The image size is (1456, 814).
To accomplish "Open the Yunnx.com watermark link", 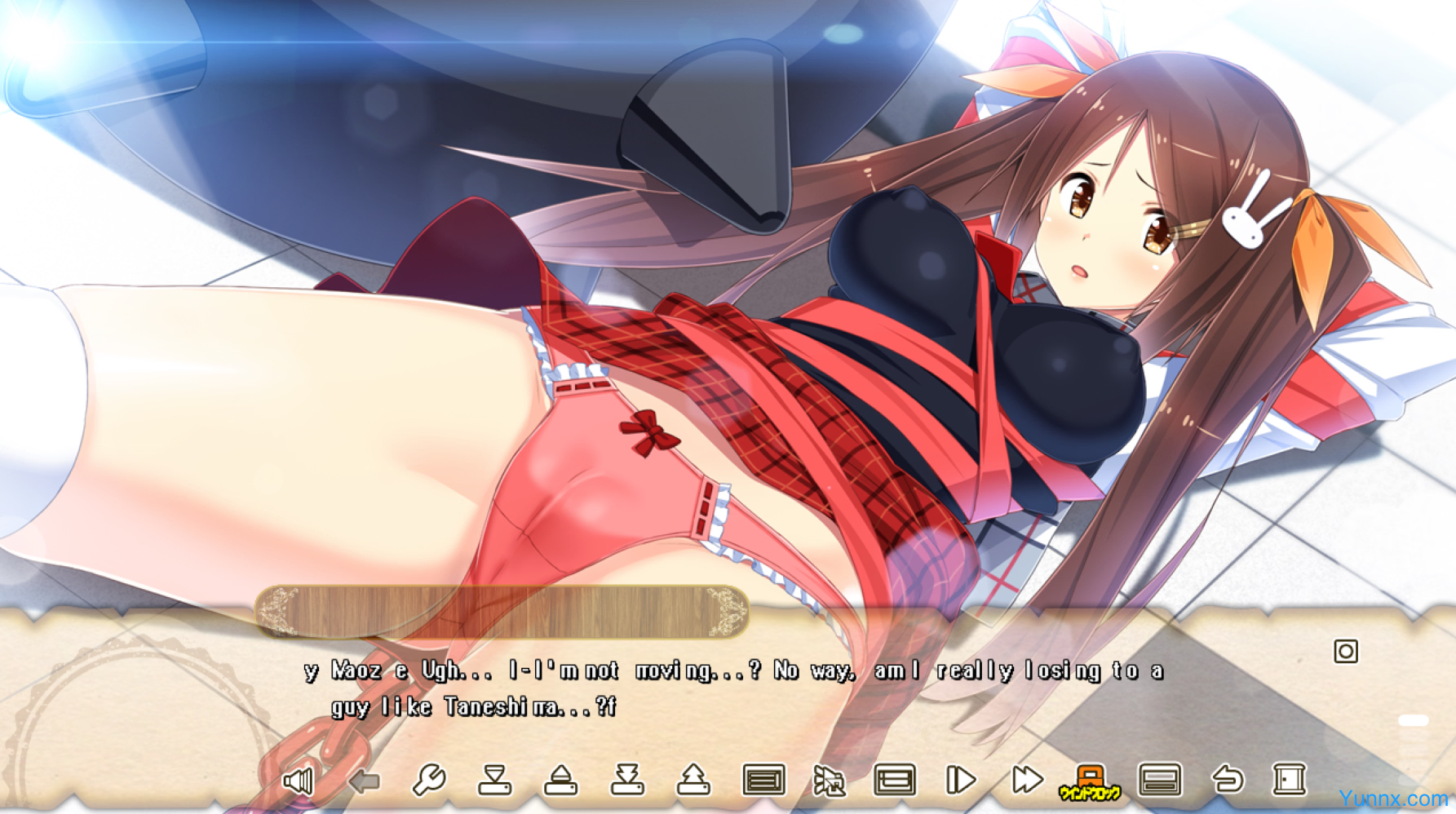I will click(1392, 799).
